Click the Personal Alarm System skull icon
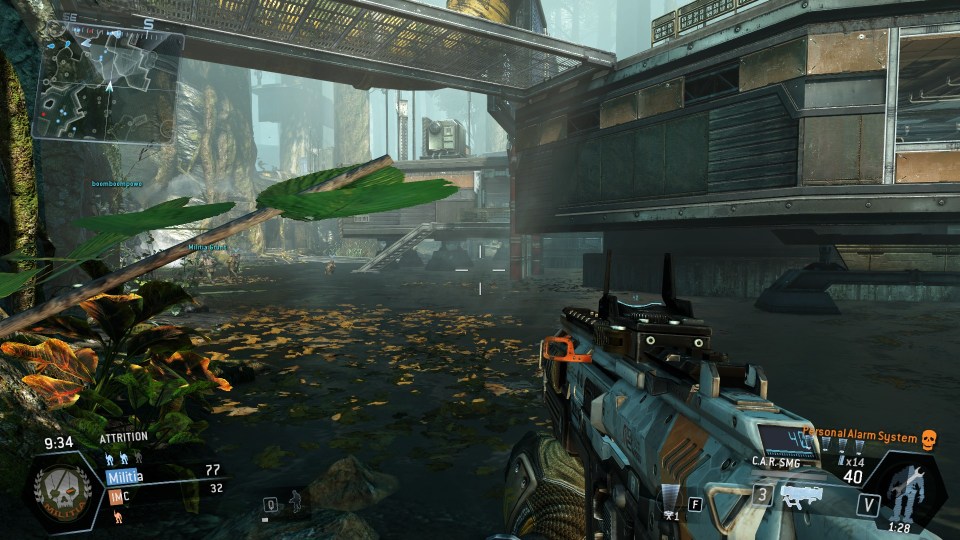 coord(928,439)
